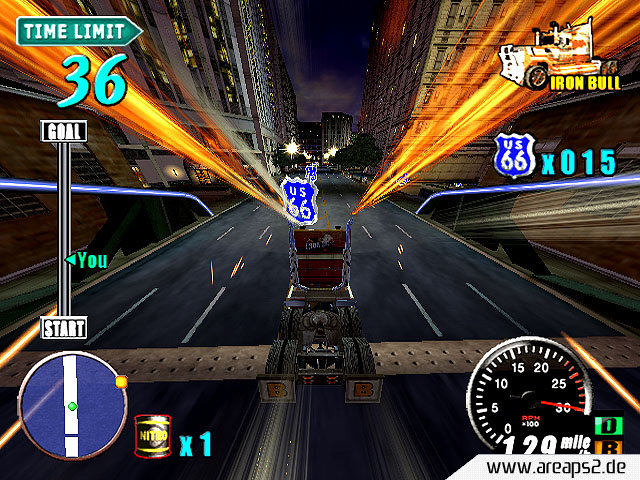Viewport: 640px width, 480px height.
Task: Click the US 66 shield counter icon
Action: tap(513, 157)
